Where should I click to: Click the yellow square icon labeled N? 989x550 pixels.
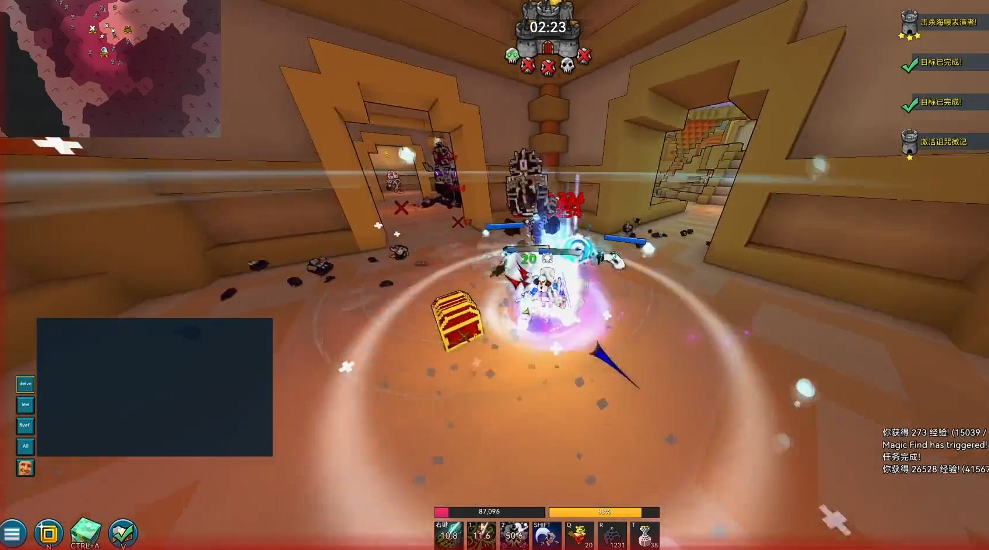49,533
